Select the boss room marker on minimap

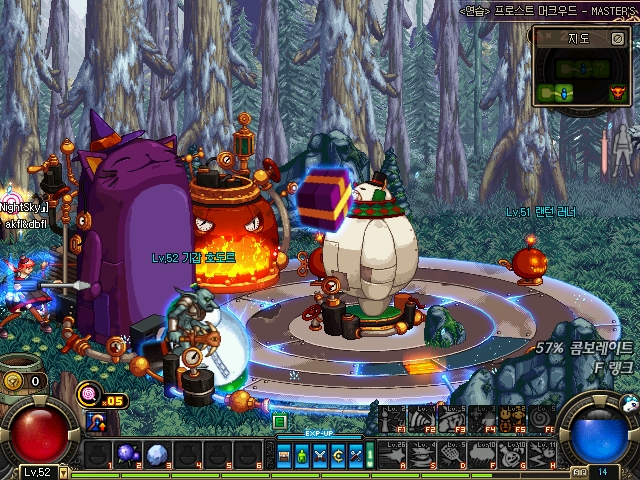619,93
